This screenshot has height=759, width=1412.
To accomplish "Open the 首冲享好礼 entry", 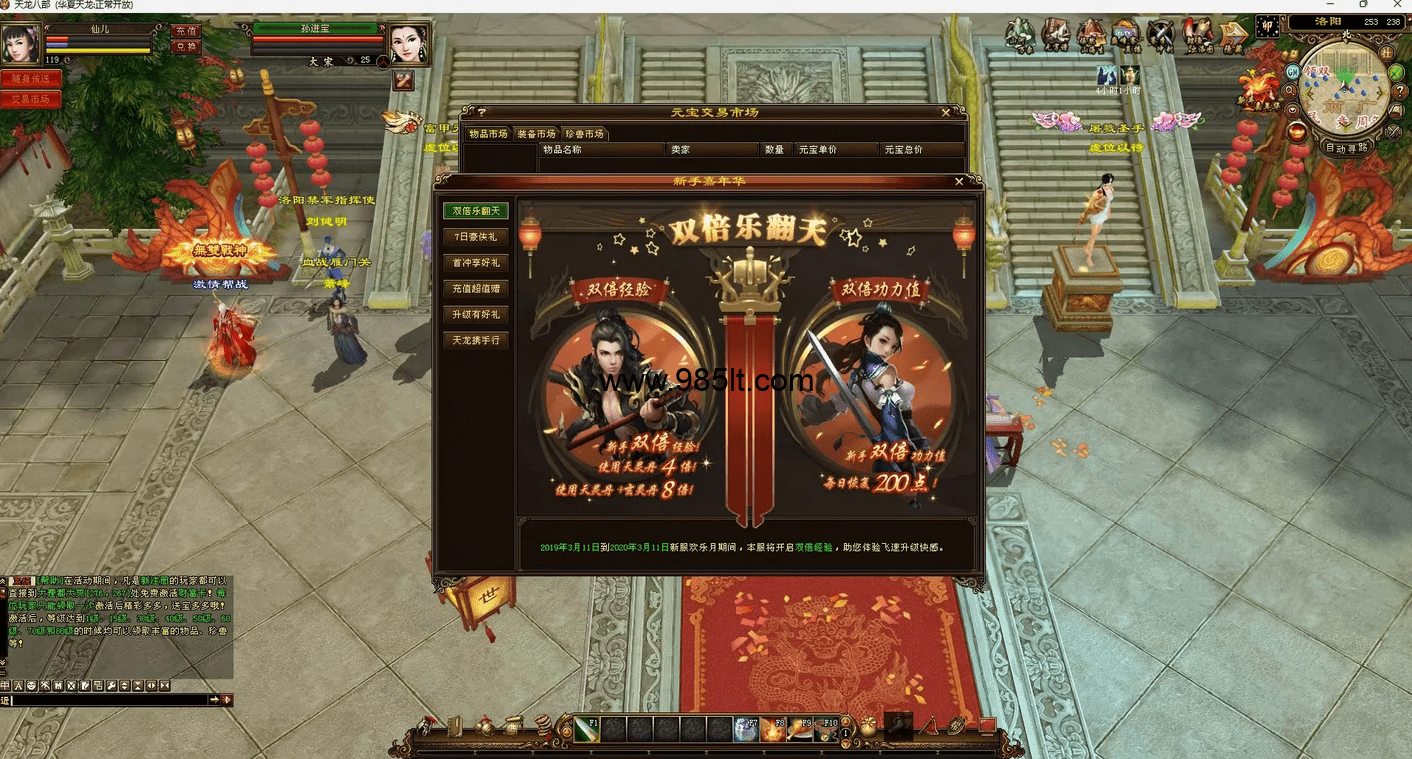I will pyautogui.click(x=476, y=263).
